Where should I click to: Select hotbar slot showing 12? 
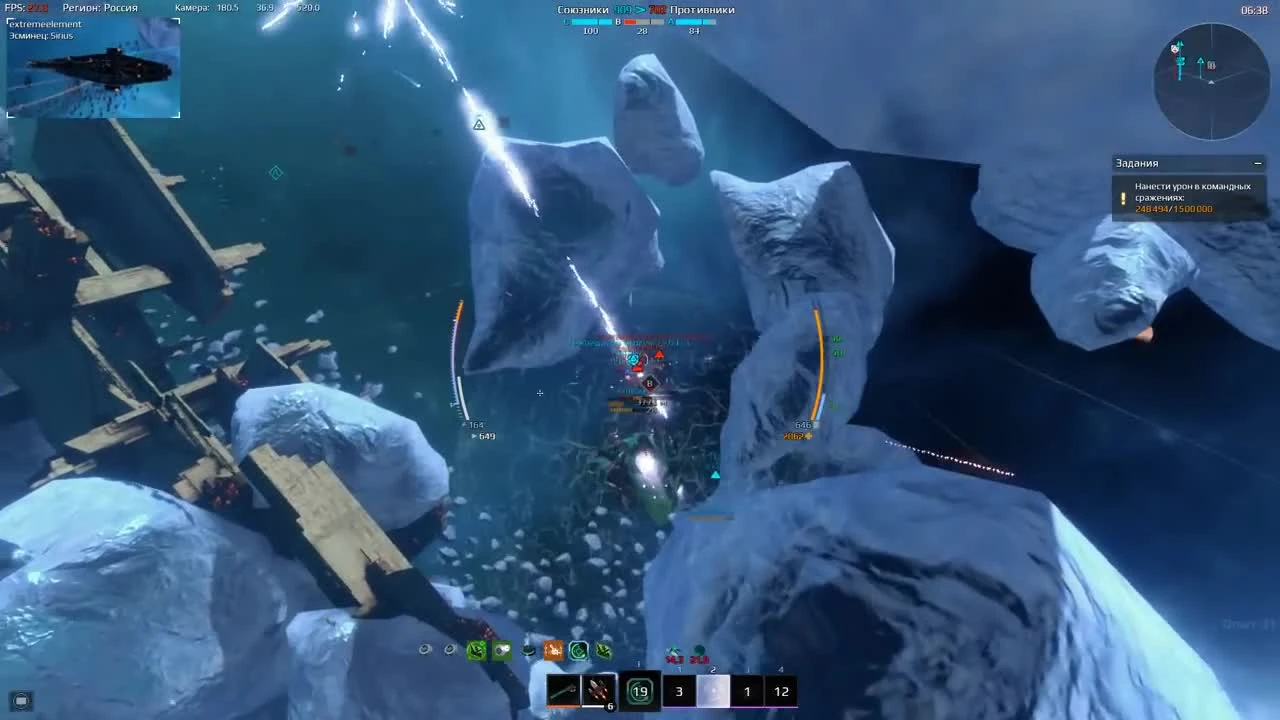click(x=781, y=691)
